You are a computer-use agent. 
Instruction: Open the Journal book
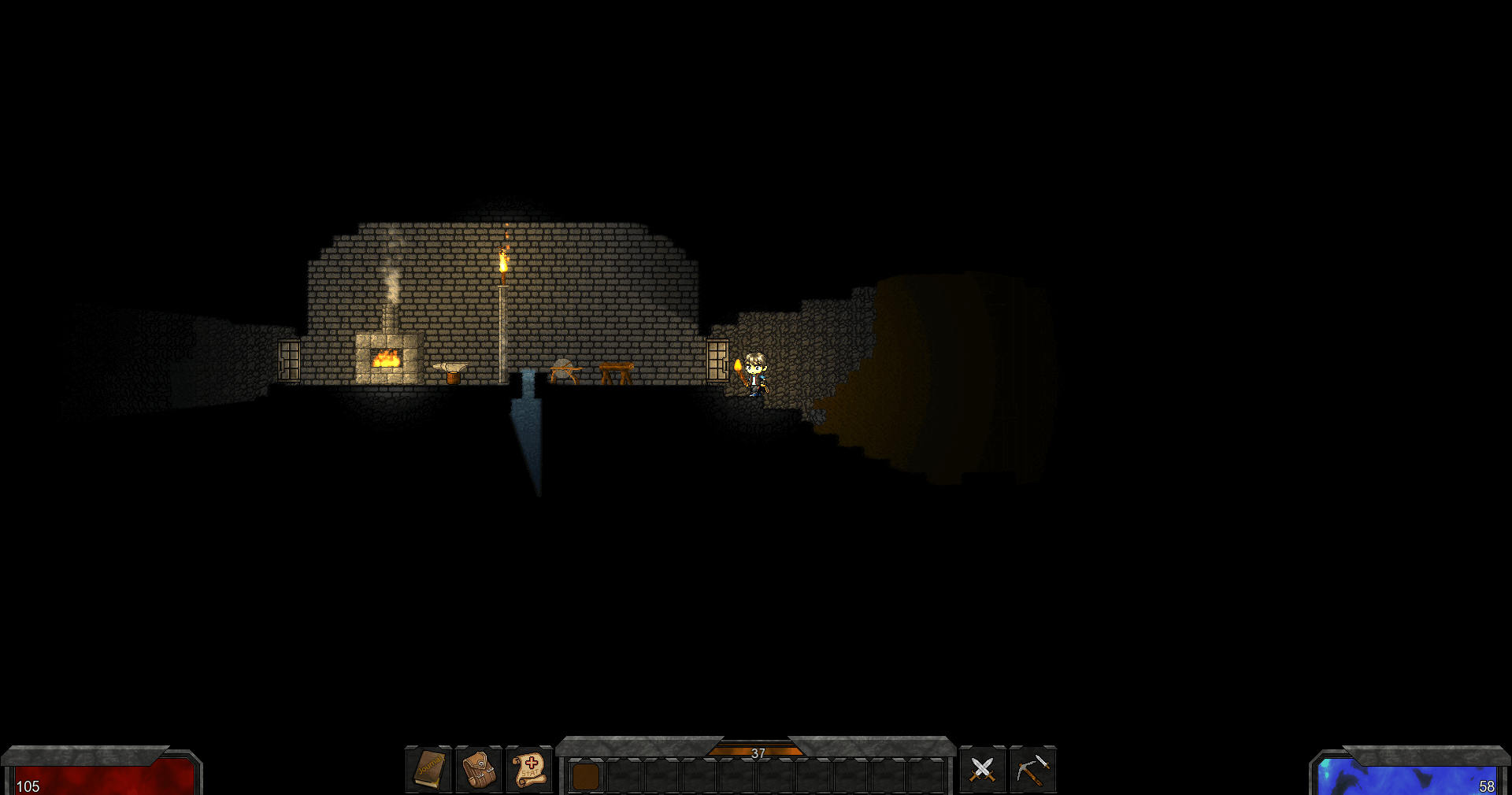tap(429, 769)
